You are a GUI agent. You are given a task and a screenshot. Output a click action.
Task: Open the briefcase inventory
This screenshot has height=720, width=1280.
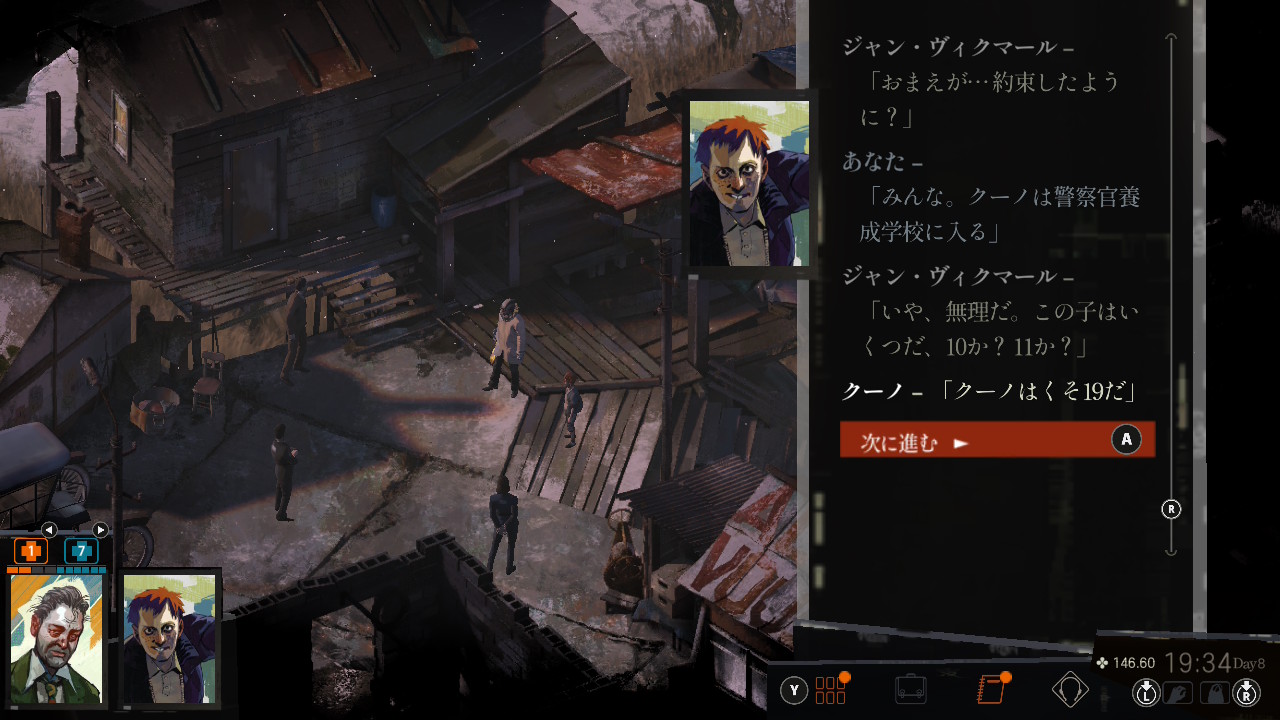tap(910, 690)
